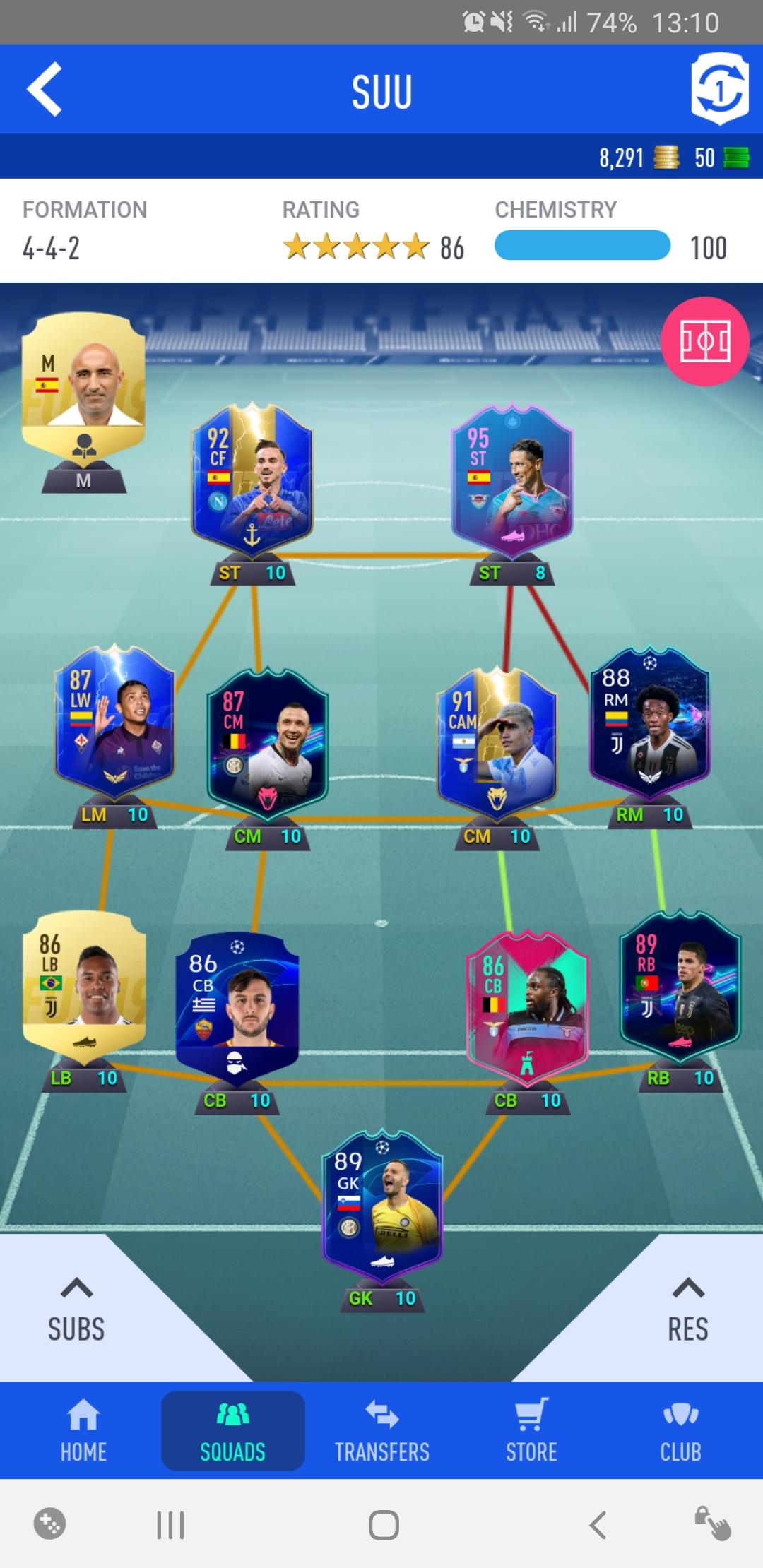Go back using the white arrow
763x1568 pixels.
click(x=45, y=90)
